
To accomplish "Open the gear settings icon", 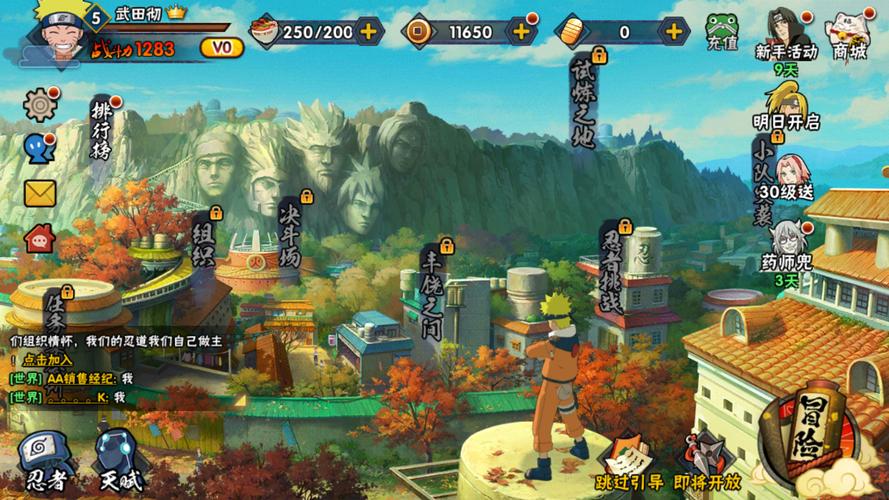I will [40, 104].
